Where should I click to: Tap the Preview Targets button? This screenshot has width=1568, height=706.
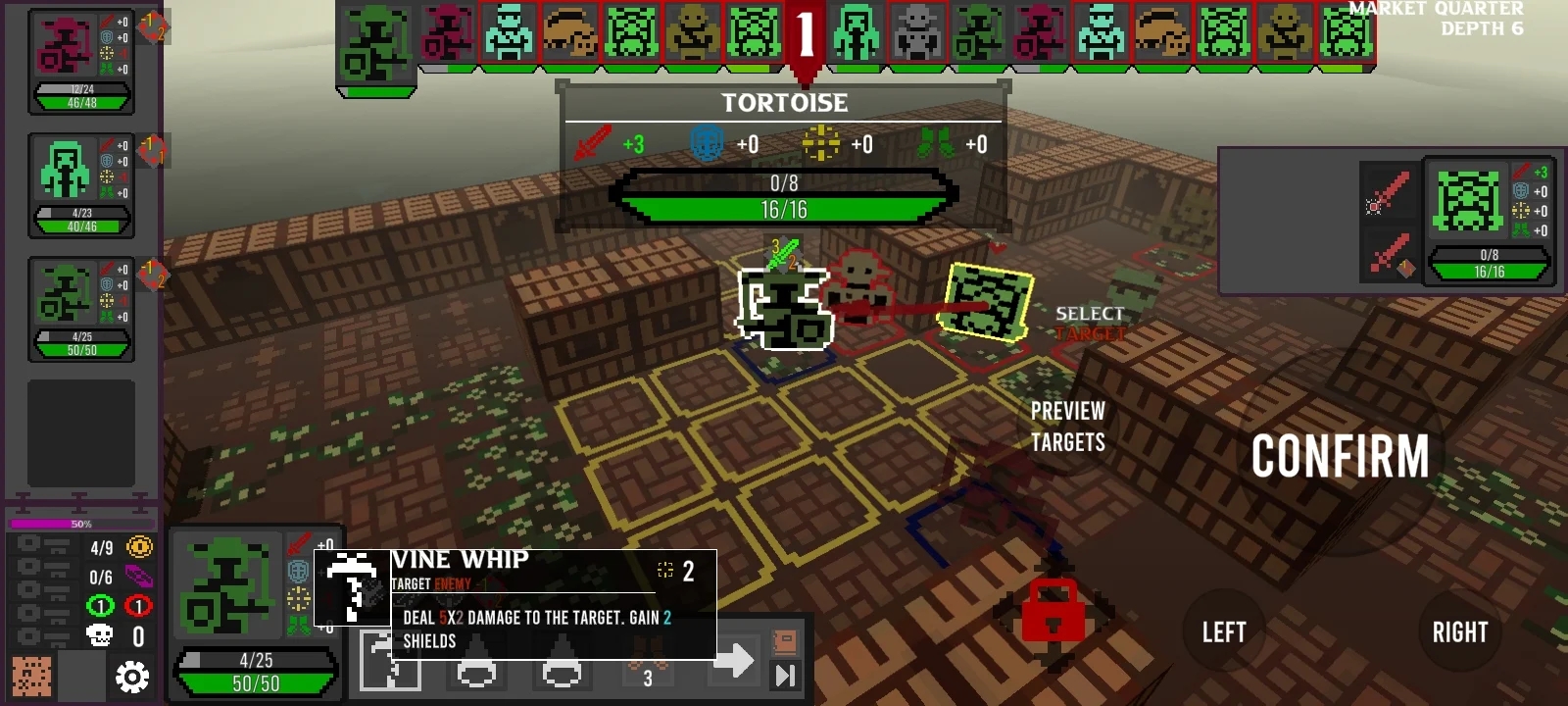pos(1067,428)
